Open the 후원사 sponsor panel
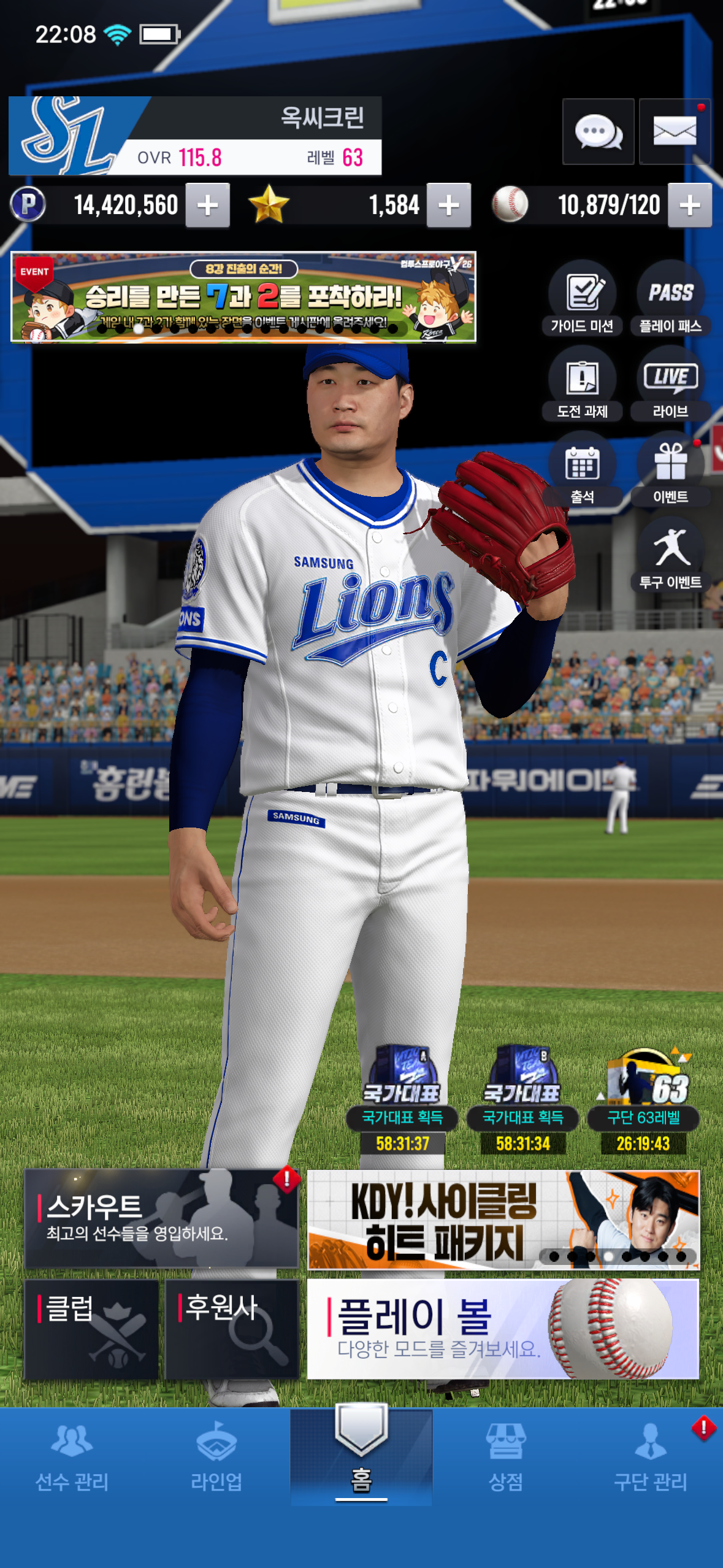The width and height of the screenshot is (723, 1568). click(x=232, y=1329)
